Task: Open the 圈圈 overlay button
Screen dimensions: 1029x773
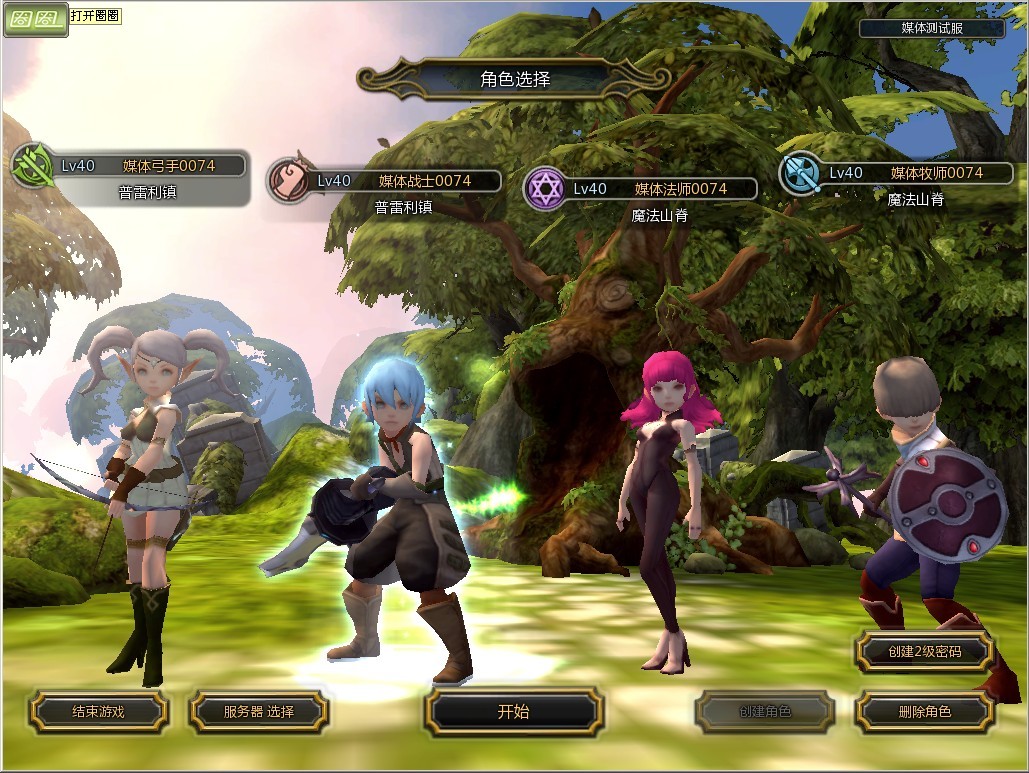Action: click(35, 18)
